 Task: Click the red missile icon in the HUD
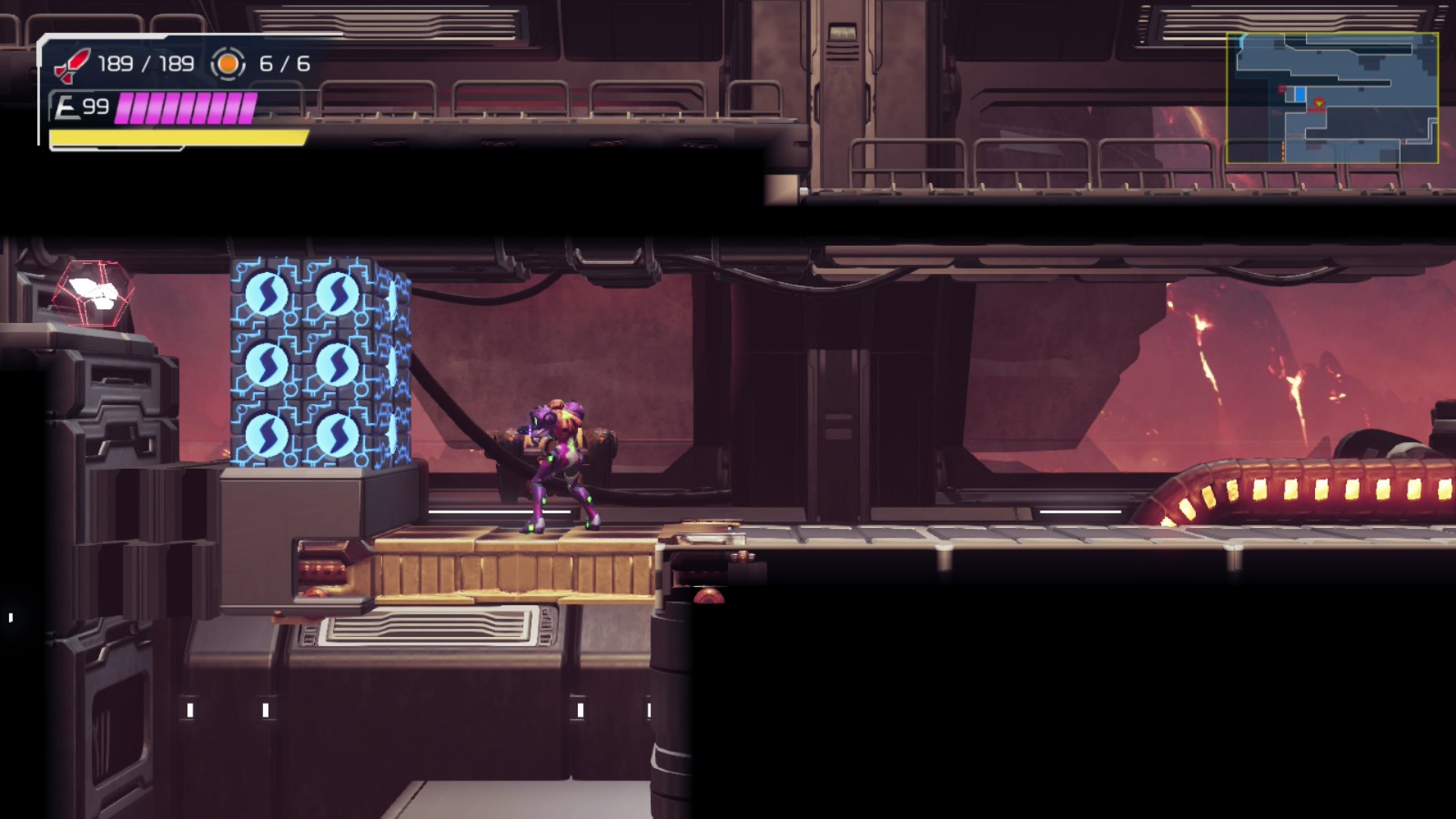73,62
